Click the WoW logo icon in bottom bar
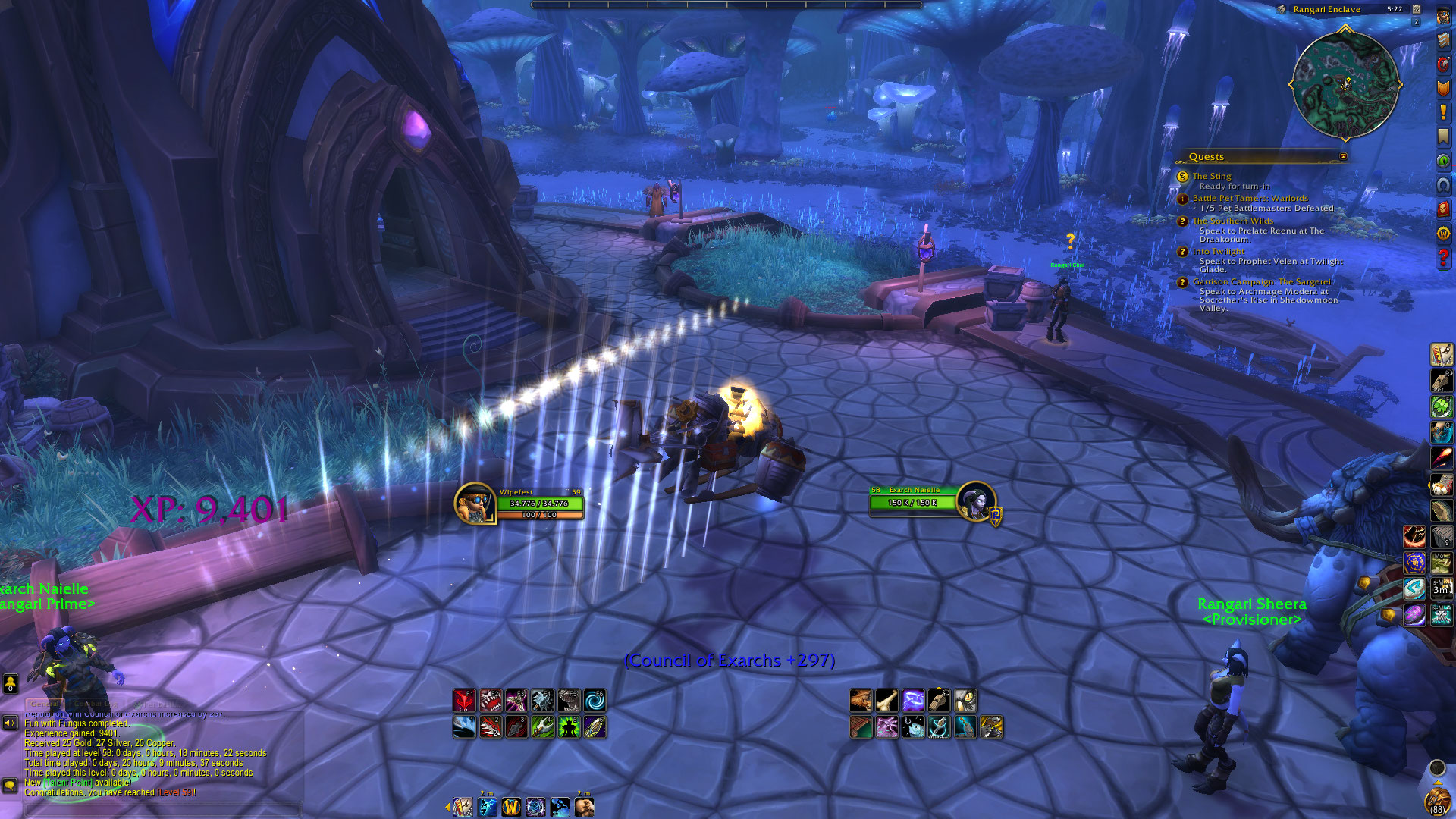This screenshot has height=819, width=1456. pyautogui.click(x=511, y=808)
